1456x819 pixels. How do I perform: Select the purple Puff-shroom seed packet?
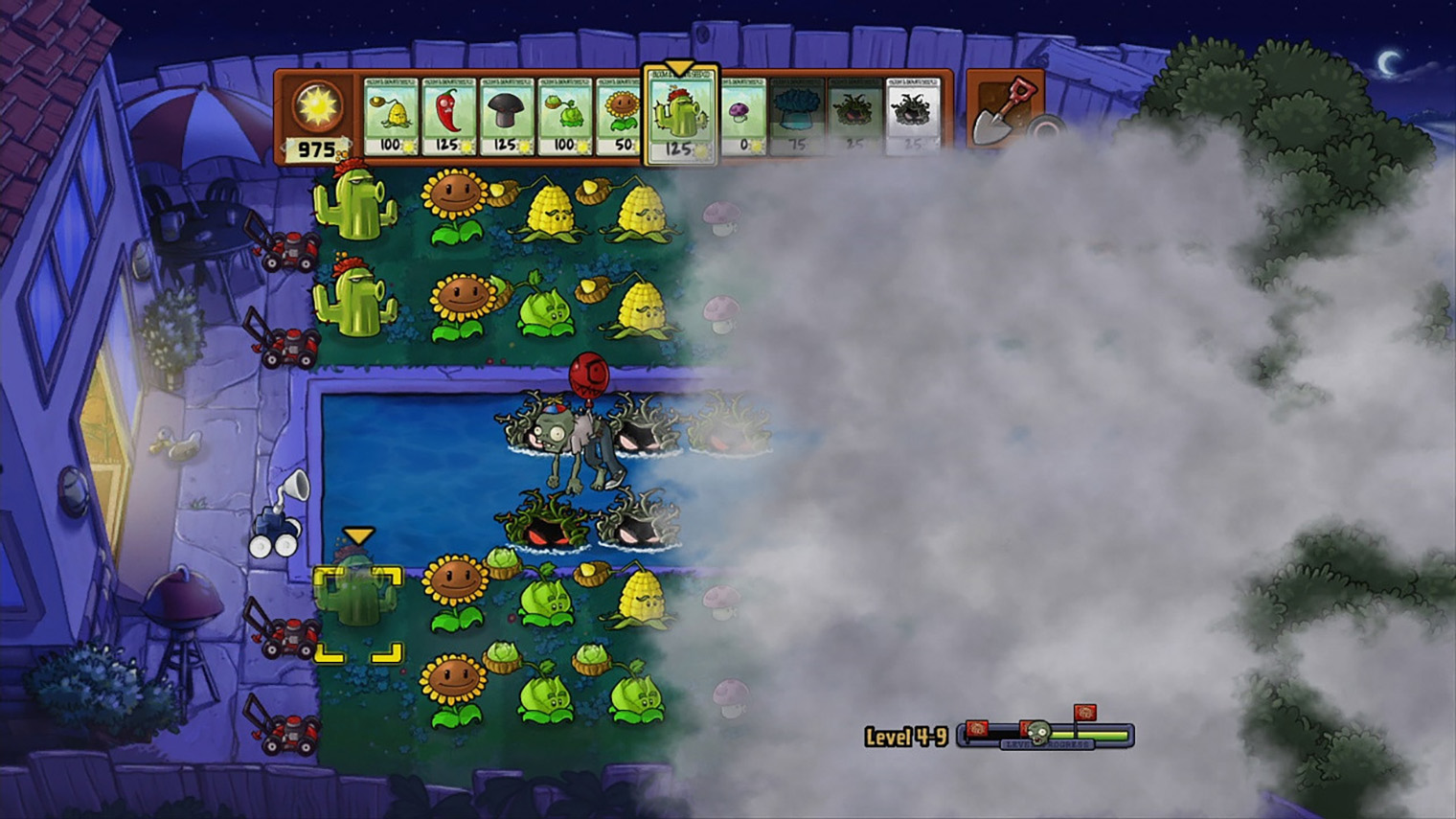(742, 117)
